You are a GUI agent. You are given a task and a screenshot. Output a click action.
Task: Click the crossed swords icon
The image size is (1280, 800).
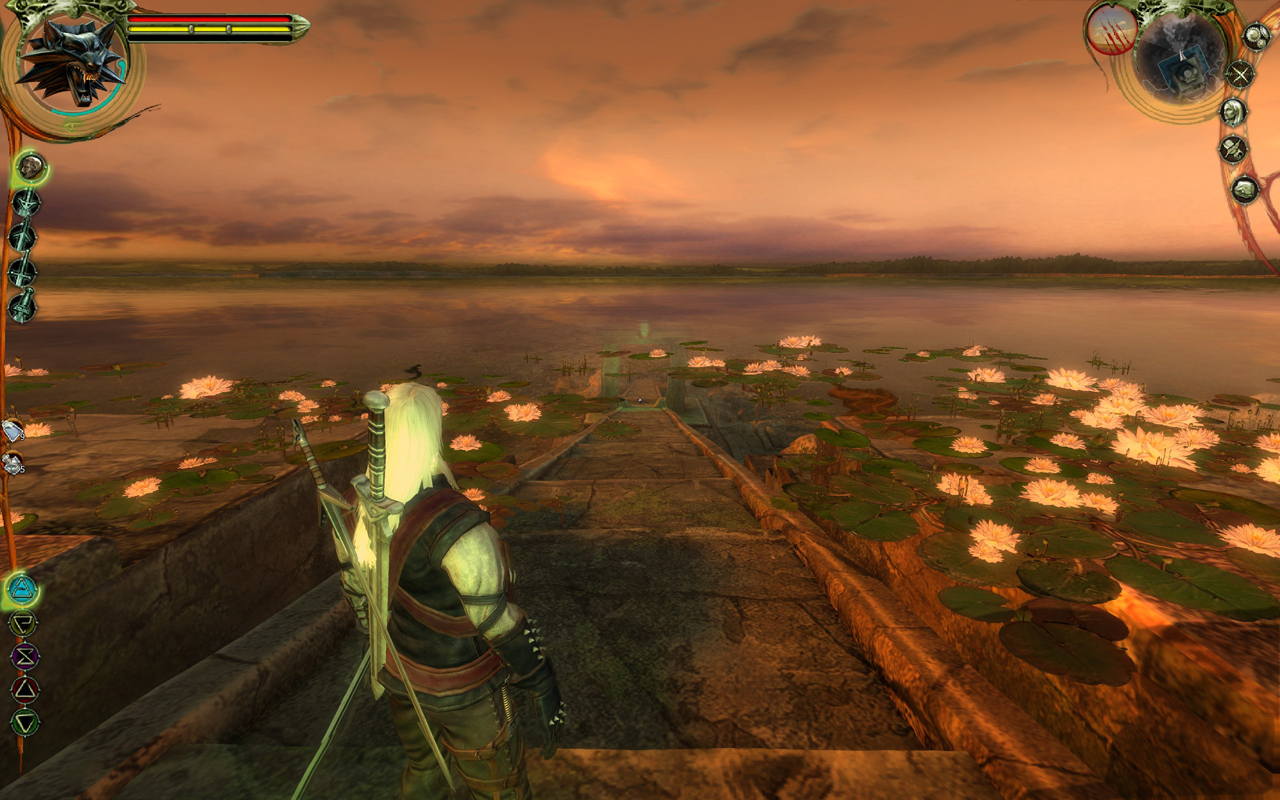pos(1240,74)
